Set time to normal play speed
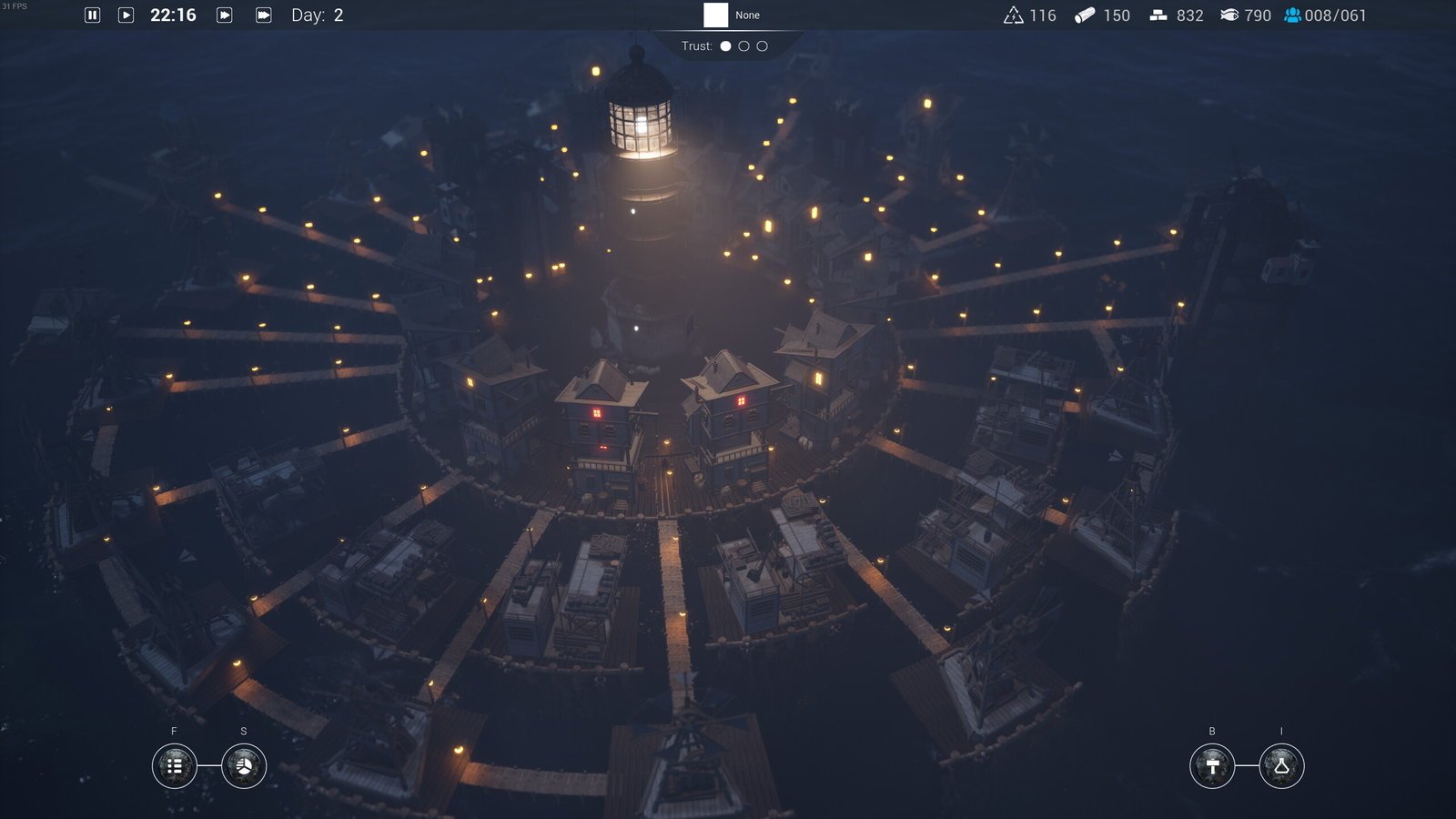 [126, 15]
